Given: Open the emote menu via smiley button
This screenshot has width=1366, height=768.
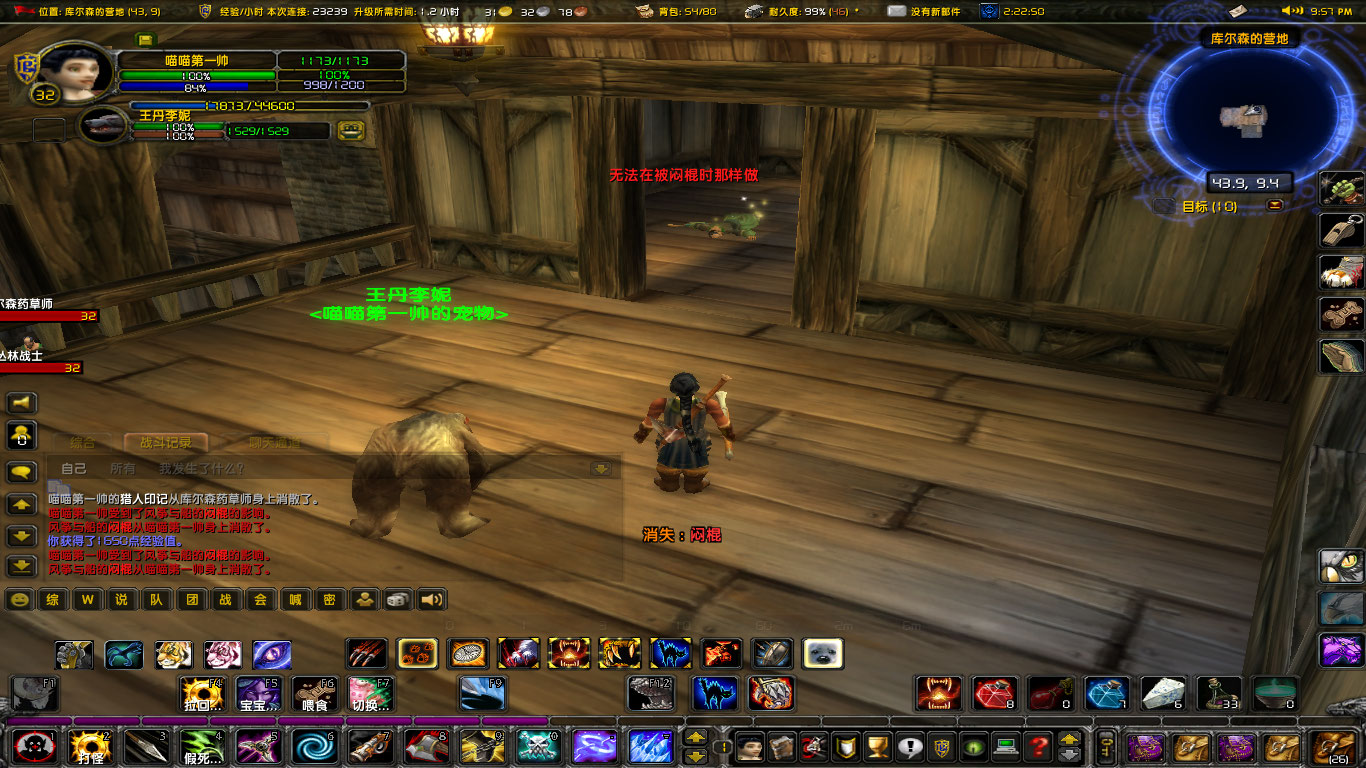Looking at the screenshot, I should [20, 599].
